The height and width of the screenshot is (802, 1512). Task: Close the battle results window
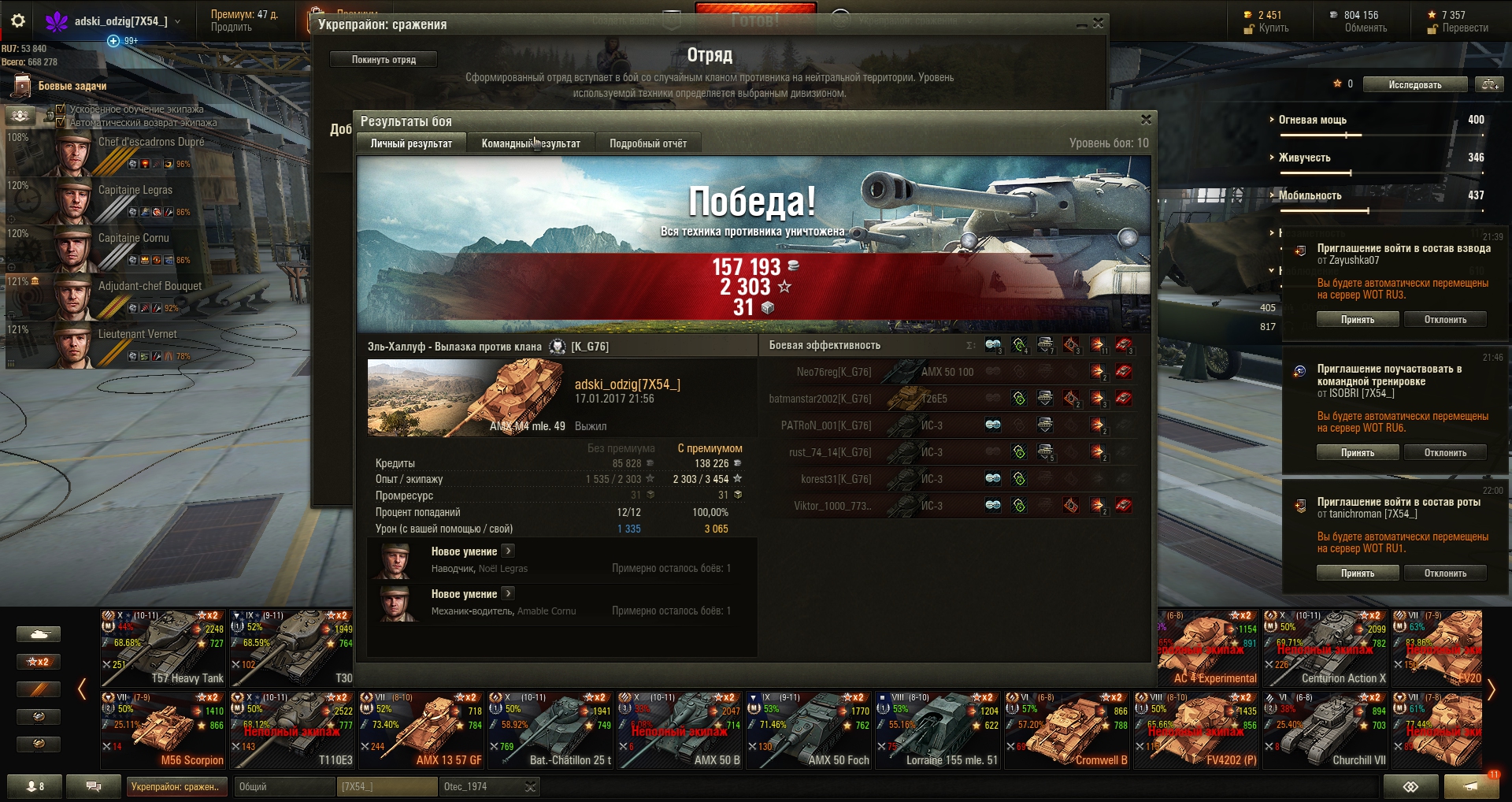[1146, 120]
